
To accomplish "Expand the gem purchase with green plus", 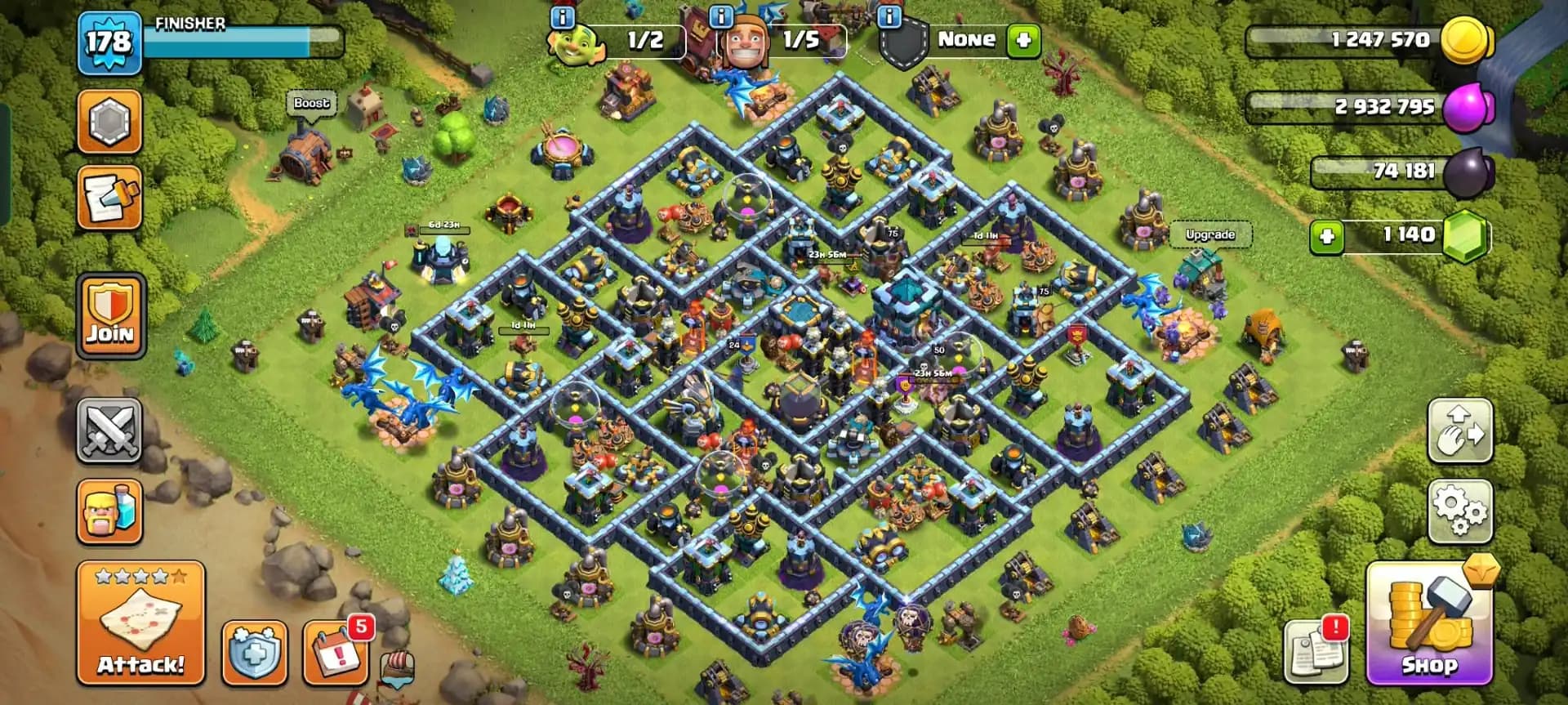I will [1326, 234].
